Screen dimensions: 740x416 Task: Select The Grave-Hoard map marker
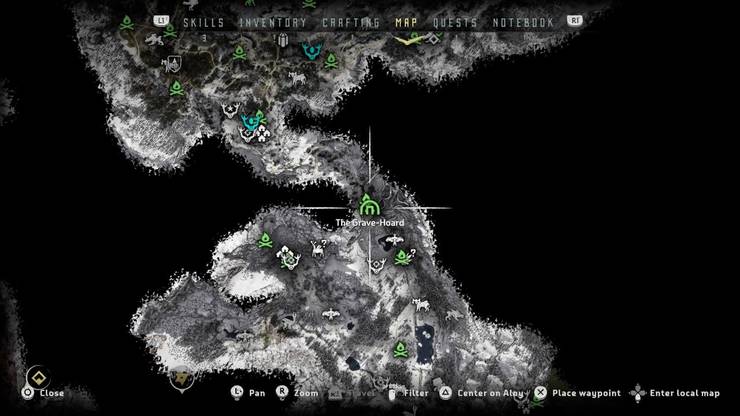tap(371, 203)
